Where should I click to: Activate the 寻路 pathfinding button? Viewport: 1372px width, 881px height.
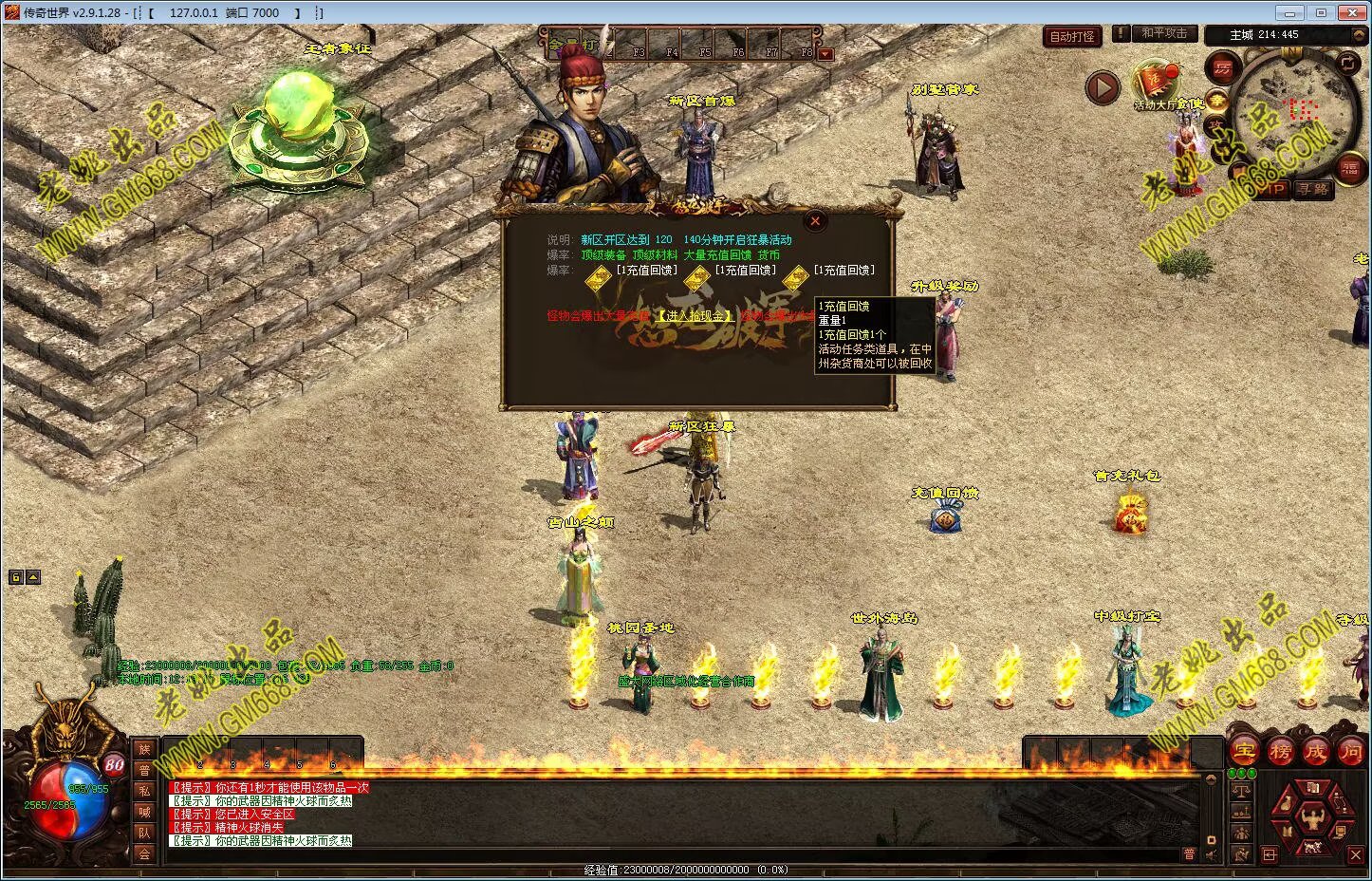[1313, 189]
